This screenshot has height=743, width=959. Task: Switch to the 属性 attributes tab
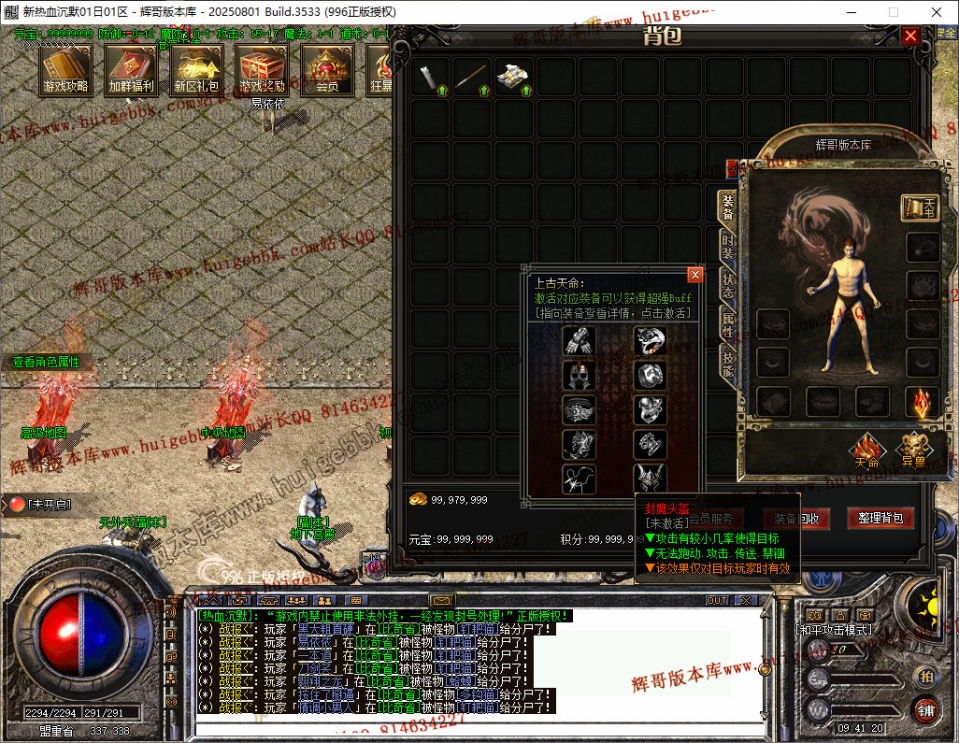point(728,322)
